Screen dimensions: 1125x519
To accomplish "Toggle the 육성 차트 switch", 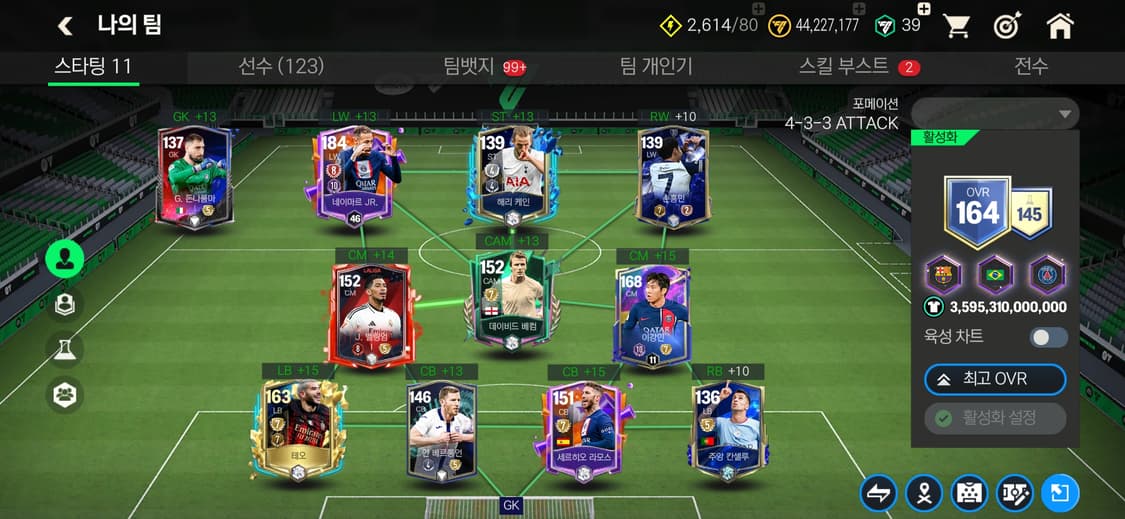I will pos(1049,337).
